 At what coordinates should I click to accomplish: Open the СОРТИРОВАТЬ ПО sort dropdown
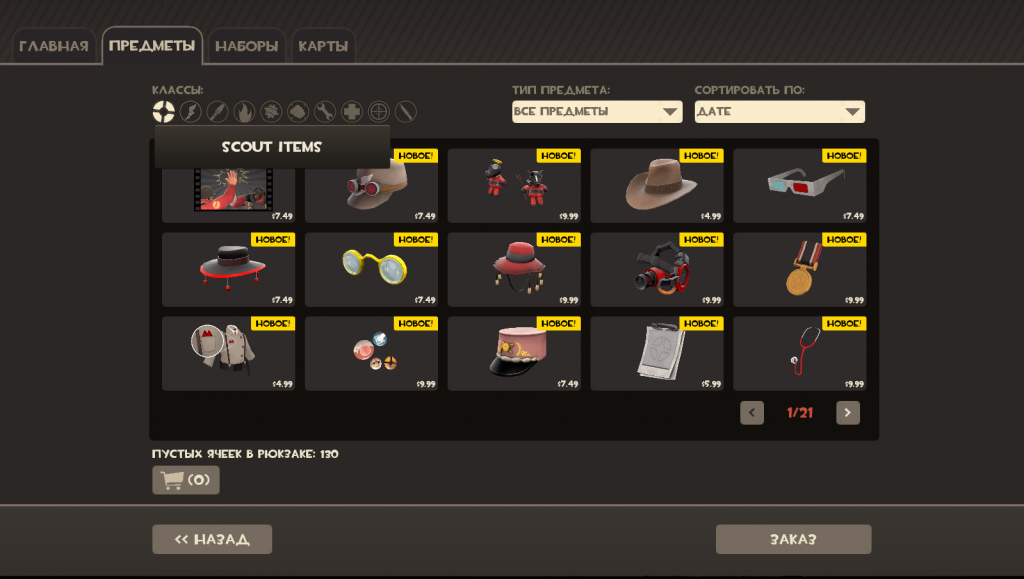pyautogui.click(x=780, y=112)
